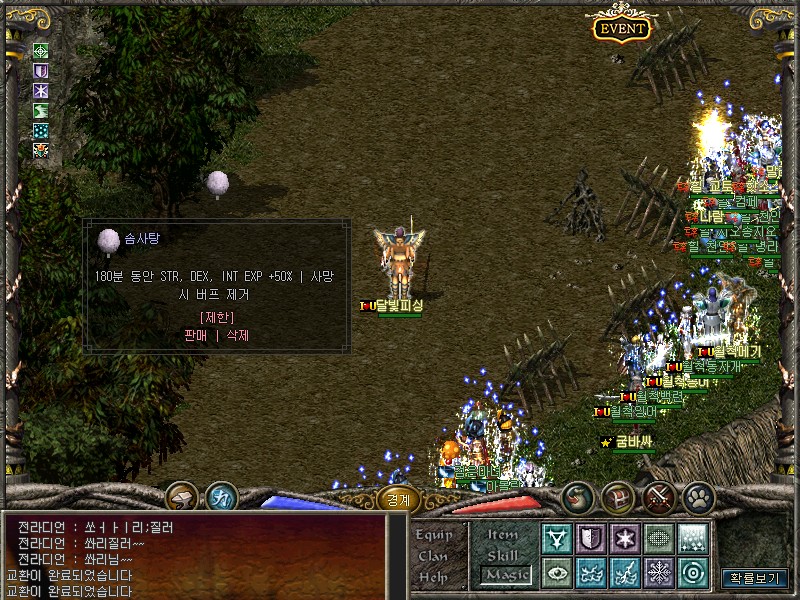Screen dimensions: 800x600
Task: Activate the blue running figure icon
Action: pyautogui.click(x=222, y=496)
